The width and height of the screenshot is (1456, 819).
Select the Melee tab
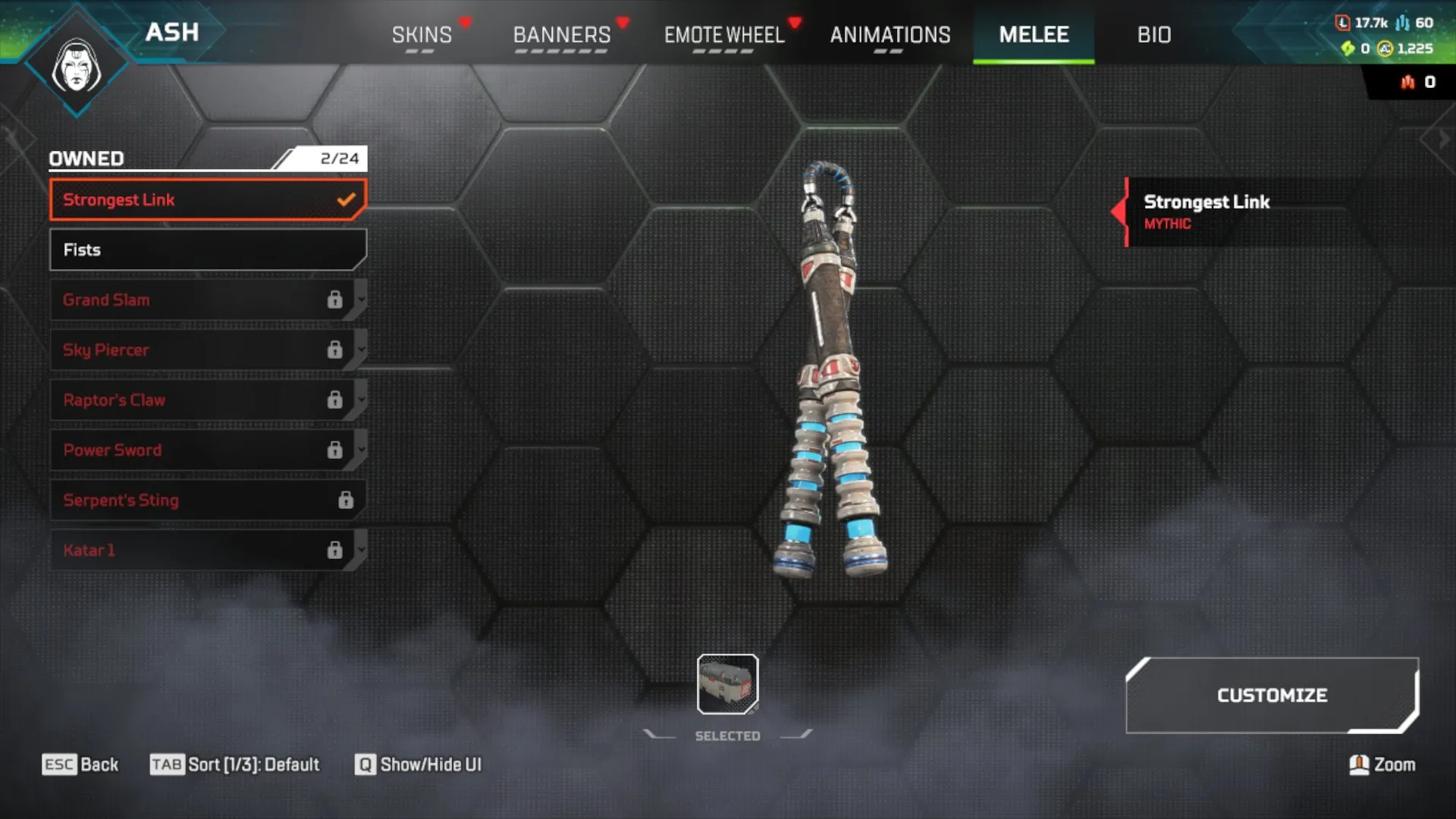(x=1034, y=35)
